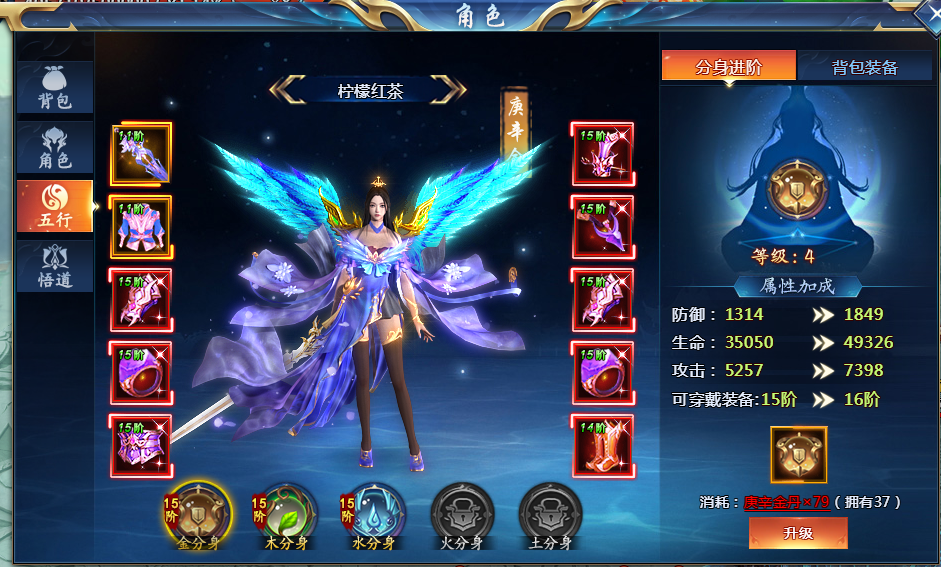The height and width of the screenshot is (567, 941).
Task: Click the upgrade material icon above 消耗
Action: pos(798,455)
